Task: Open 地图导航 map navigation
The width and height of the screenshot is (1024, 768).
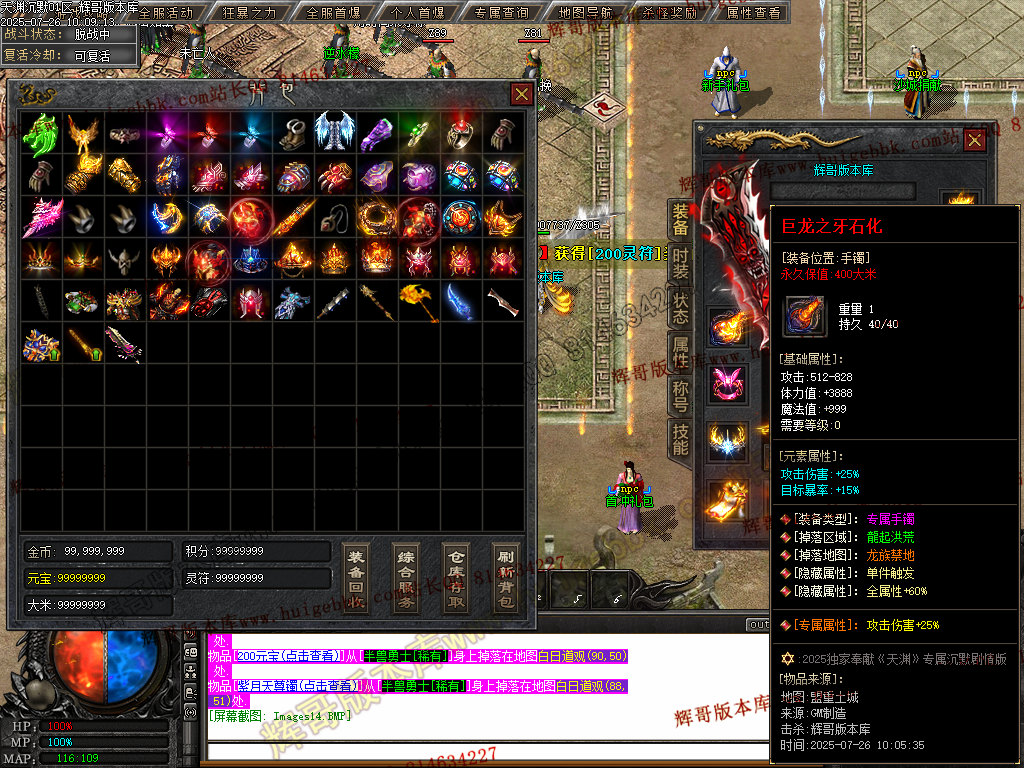Action: pos(585,13)
